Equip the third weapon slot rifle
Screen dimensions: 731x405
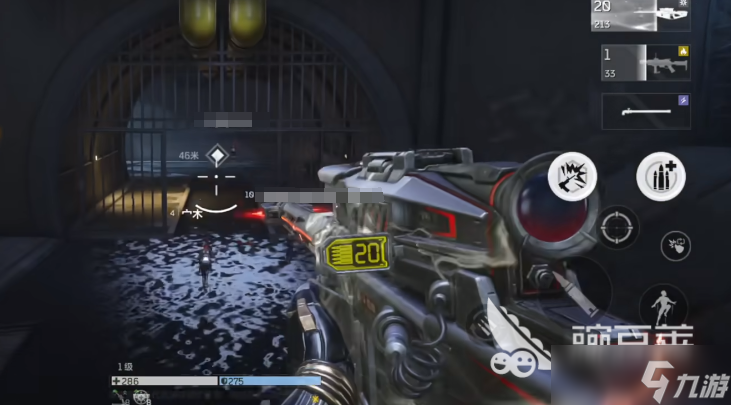[x=646, y=111]
